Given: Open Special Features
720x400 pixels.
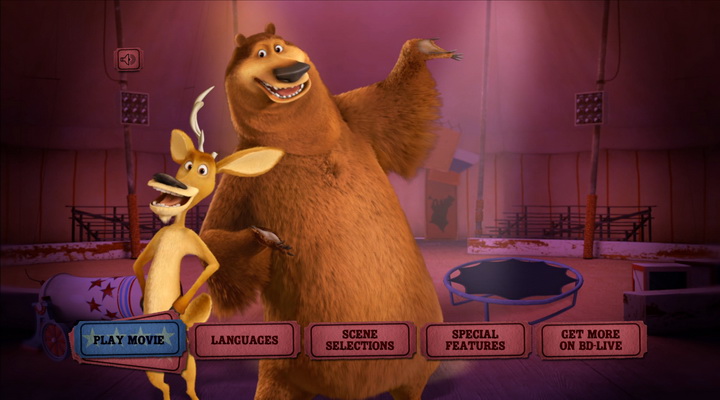Looking at the screenshot, I should pos(475,340).
